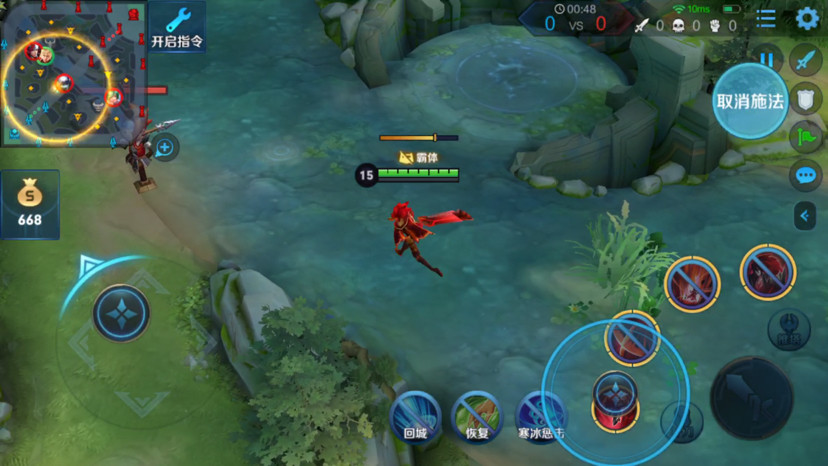
Task: Use the 恢复 restore skill
Action: [477, 415]
